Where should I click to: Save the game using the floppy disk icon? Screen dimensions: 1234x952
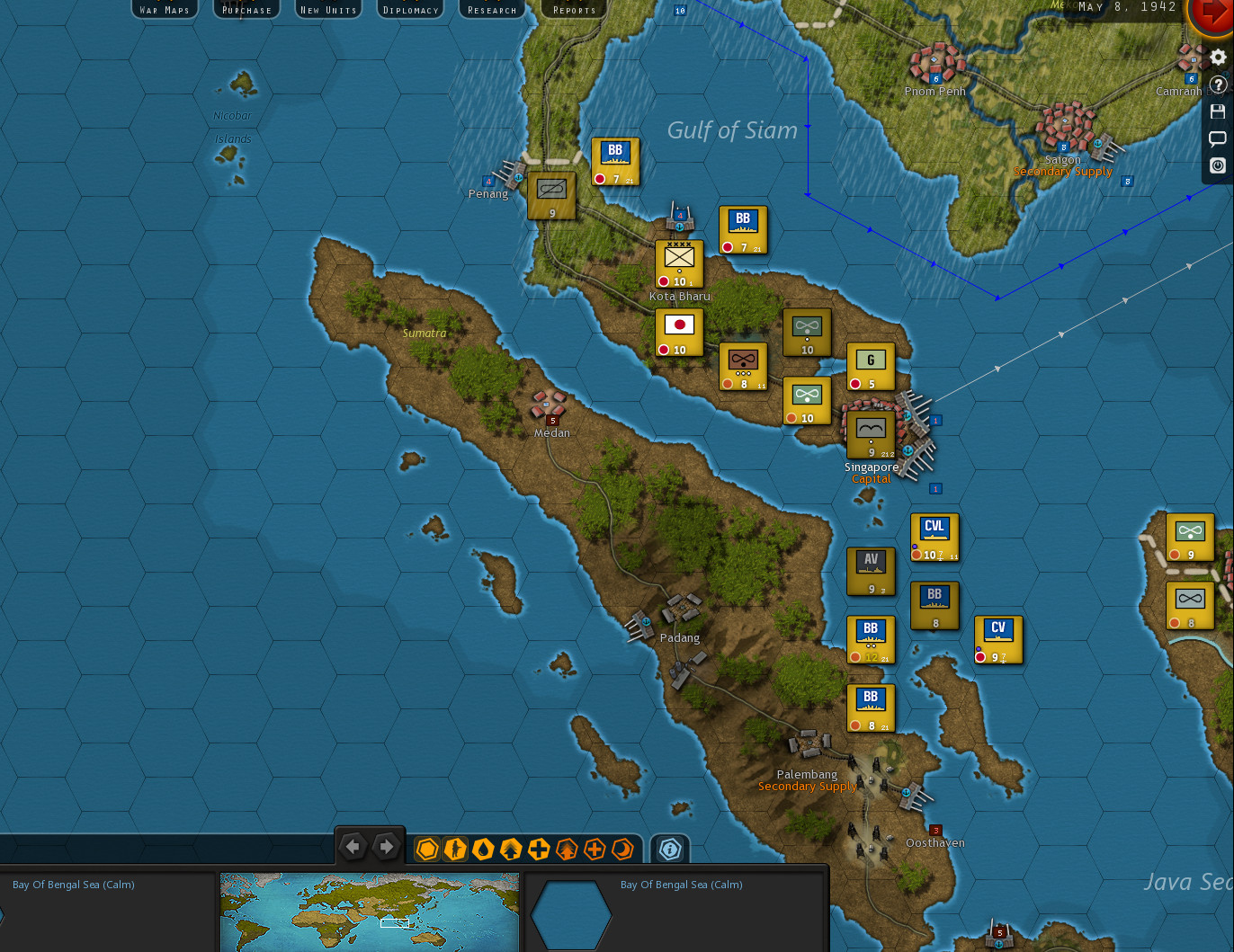tap(1218, 111)
